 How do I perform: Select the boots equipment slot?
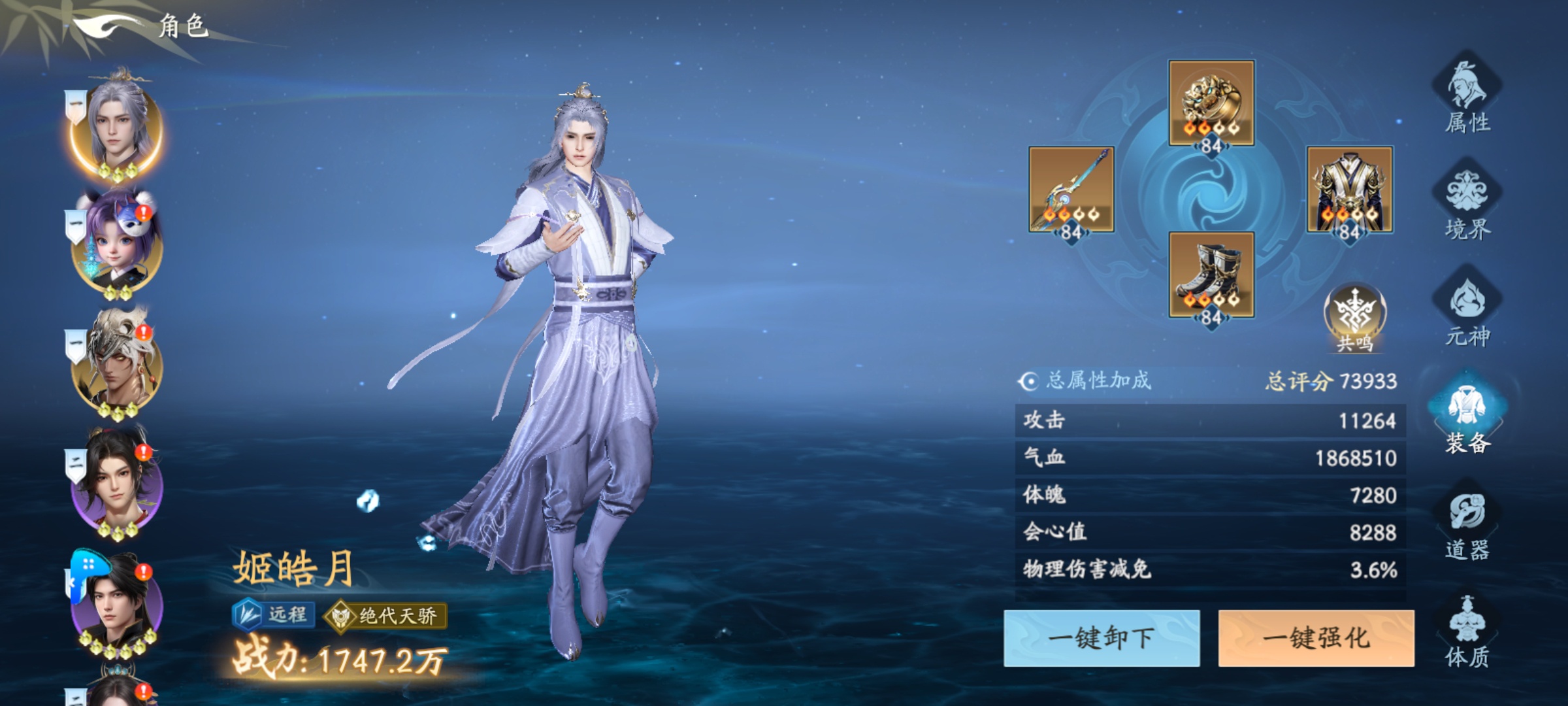(x=1211, y=275)
